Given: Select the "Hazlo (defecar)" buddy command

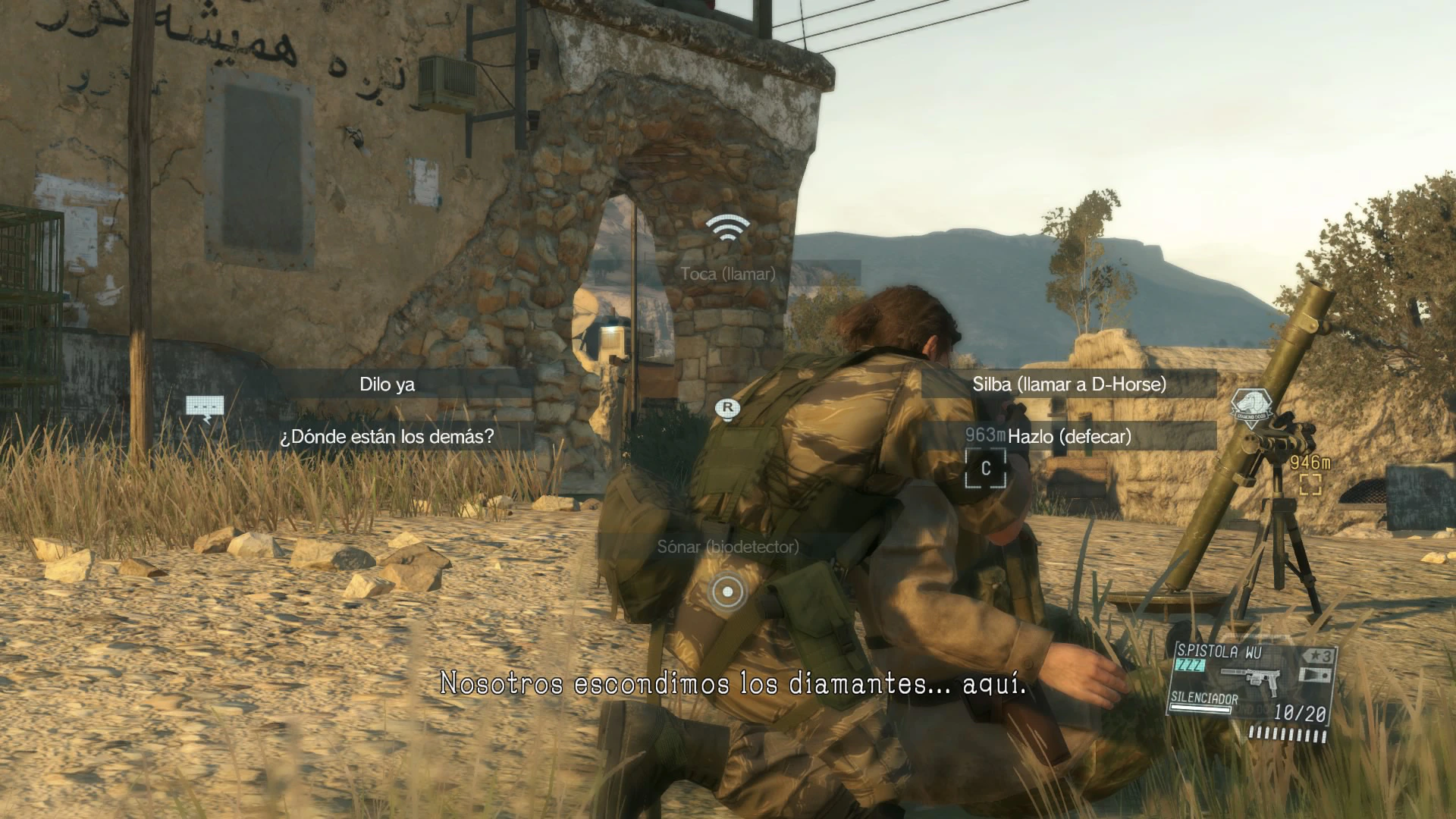Looking at the screenshot, I should (x=1068, y=437).
